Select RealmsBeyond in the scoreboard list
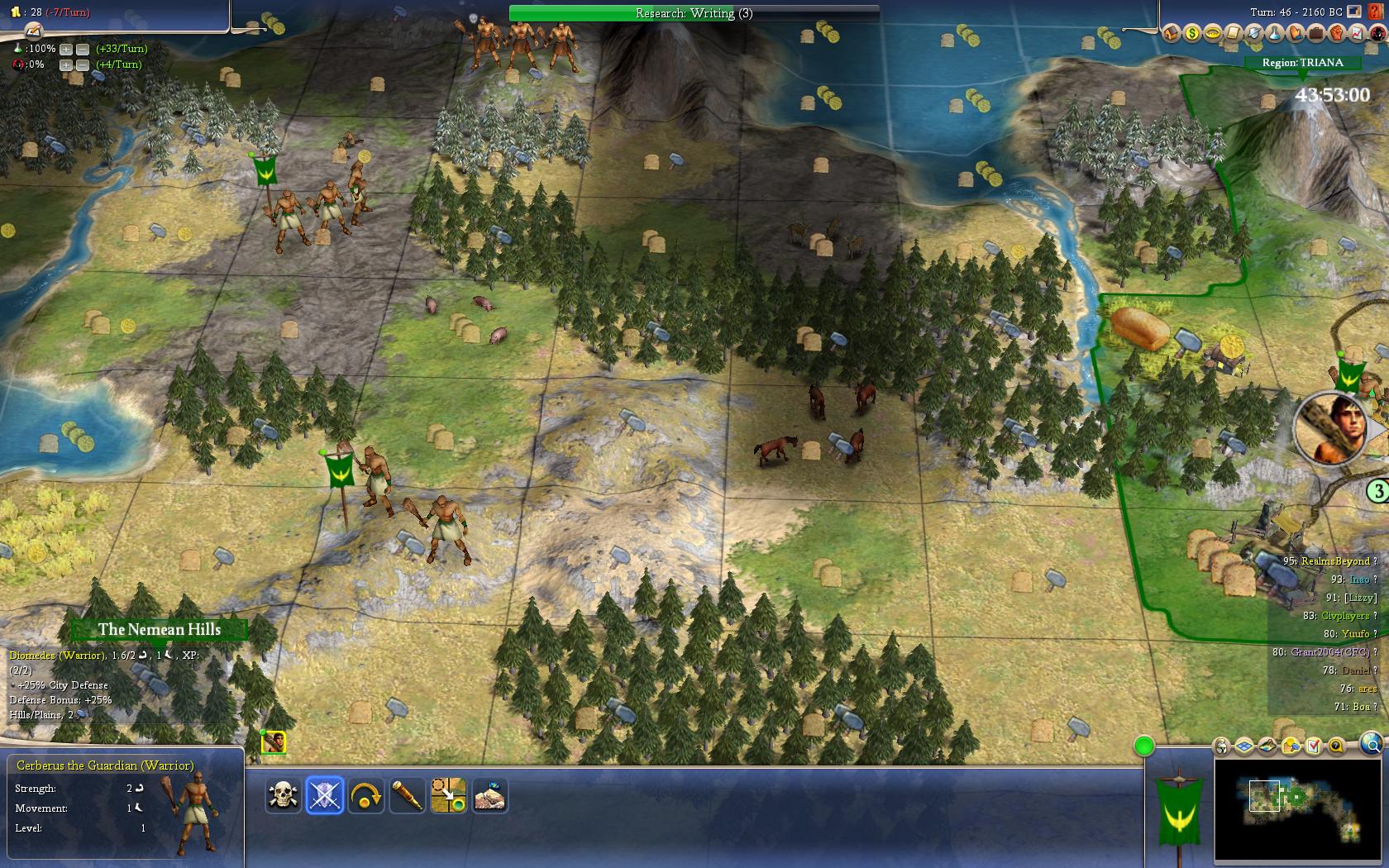The image size is (1389, 868). pyautogui.click(x=1334, y=561)
